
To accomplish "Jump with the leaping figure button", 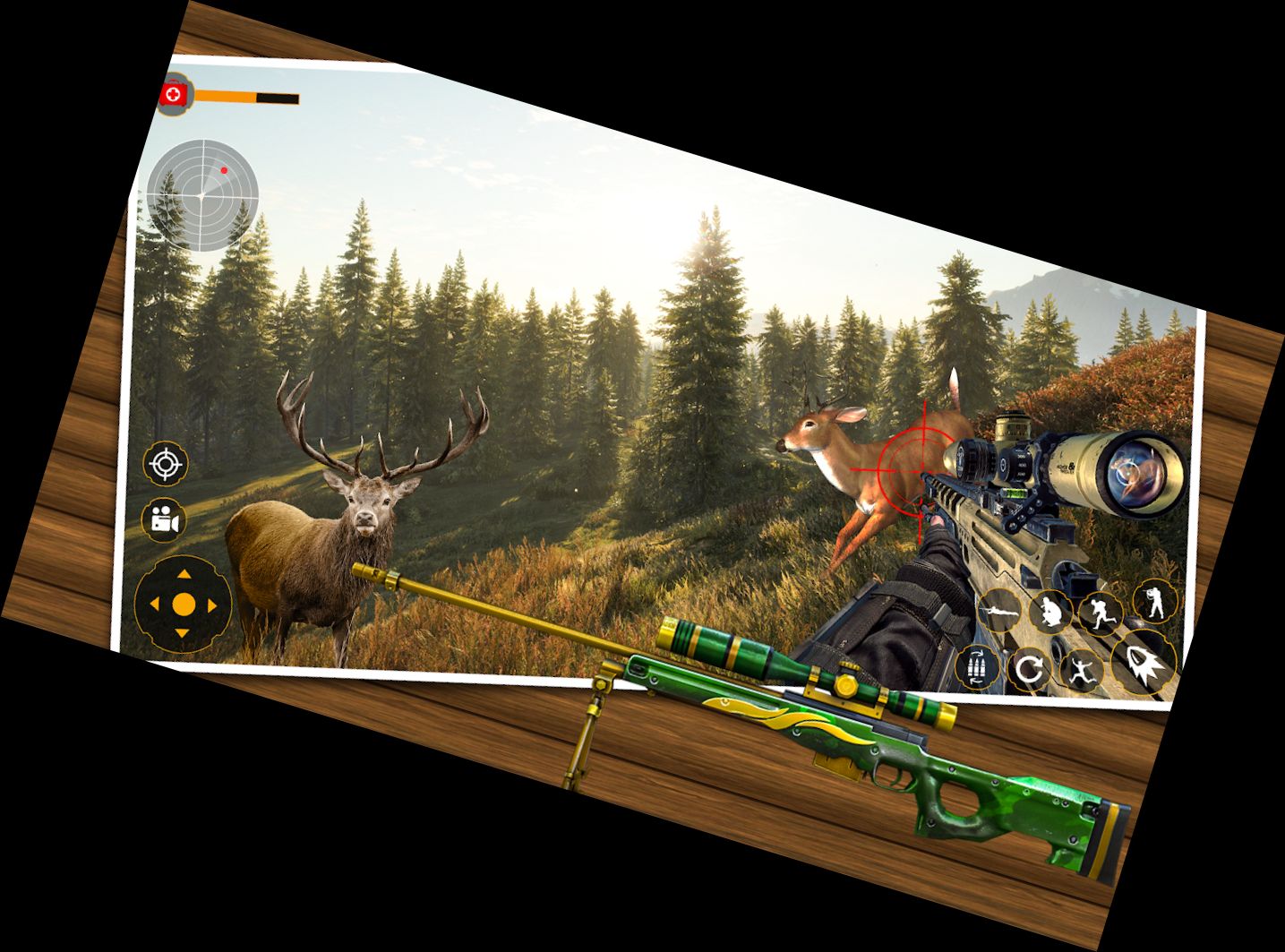I will click(1081, 669).
